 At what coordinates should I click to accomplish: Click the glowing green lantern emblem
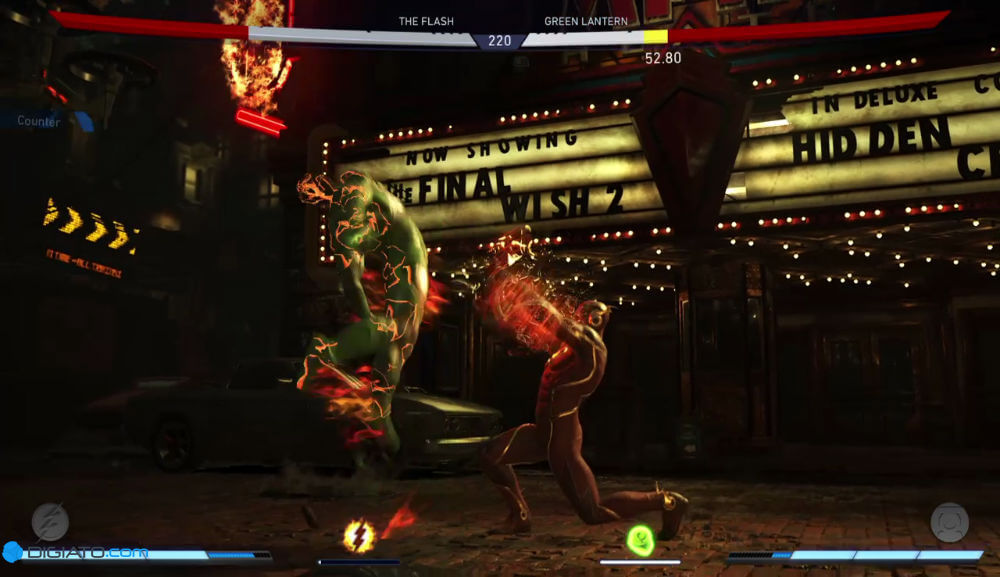click(640, 540)
